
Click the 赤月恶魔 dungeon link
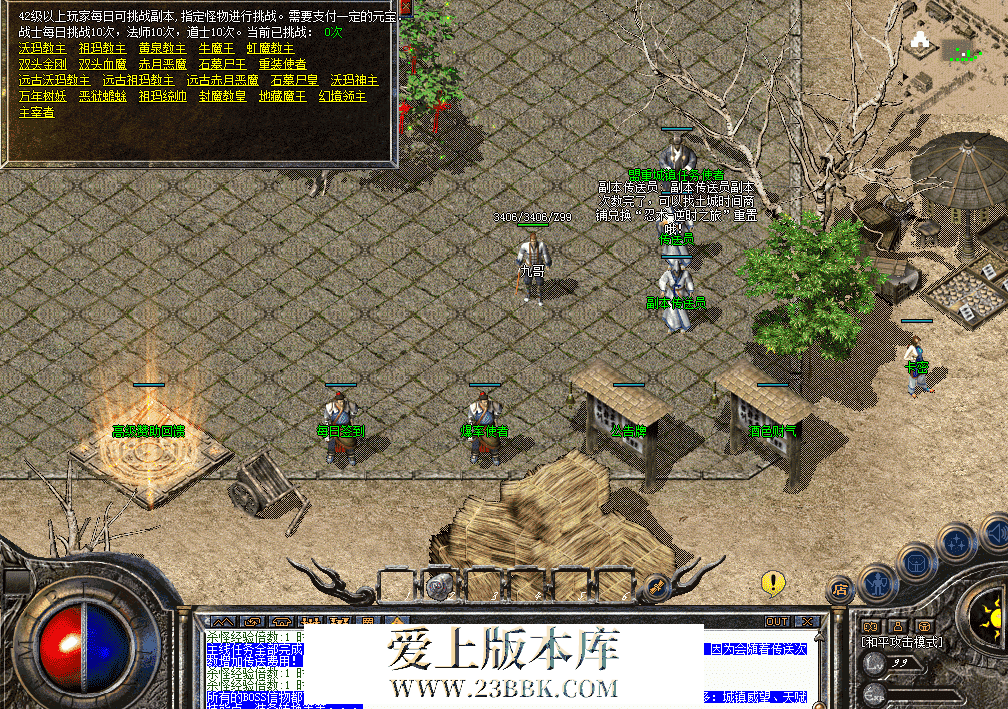162,64
